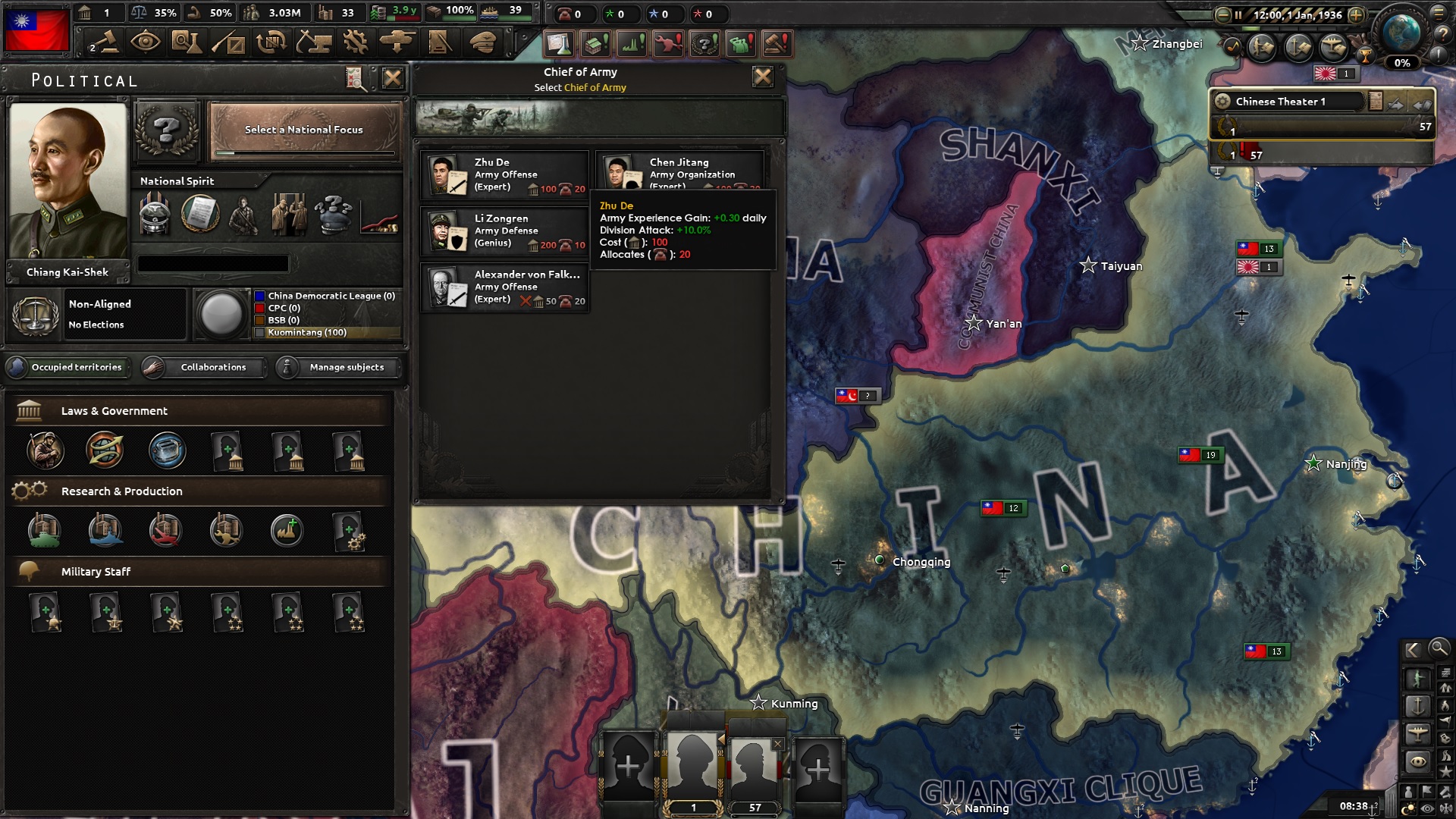Switch to the Occupied territories tab
The height and width of the screenshot is (819, 1456).
68,367
